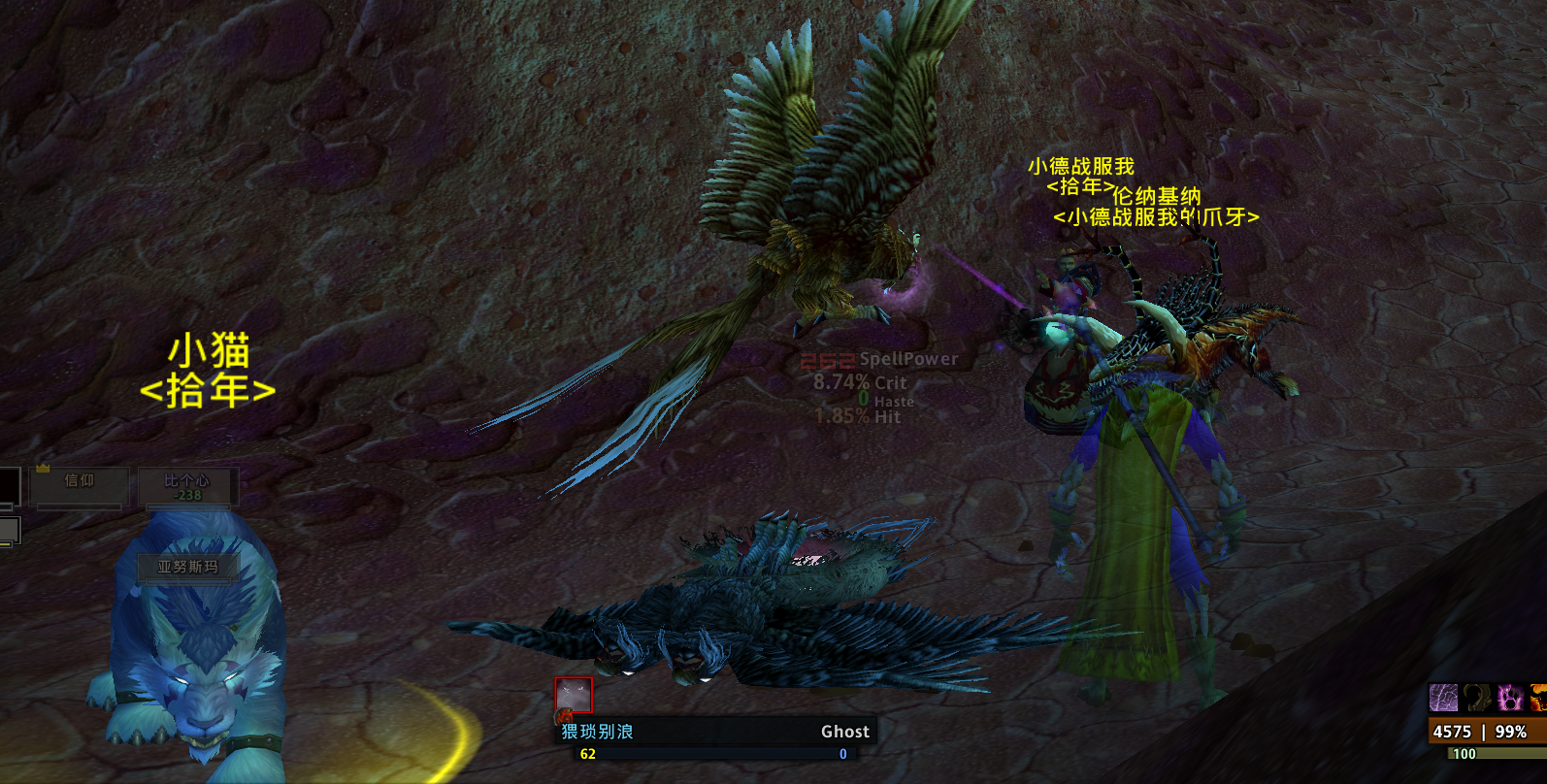The height and width of the screenshot is (784, 1547).
Task: Click the red-bordered ghost debuff icon
Action: (x=574, y=696)
